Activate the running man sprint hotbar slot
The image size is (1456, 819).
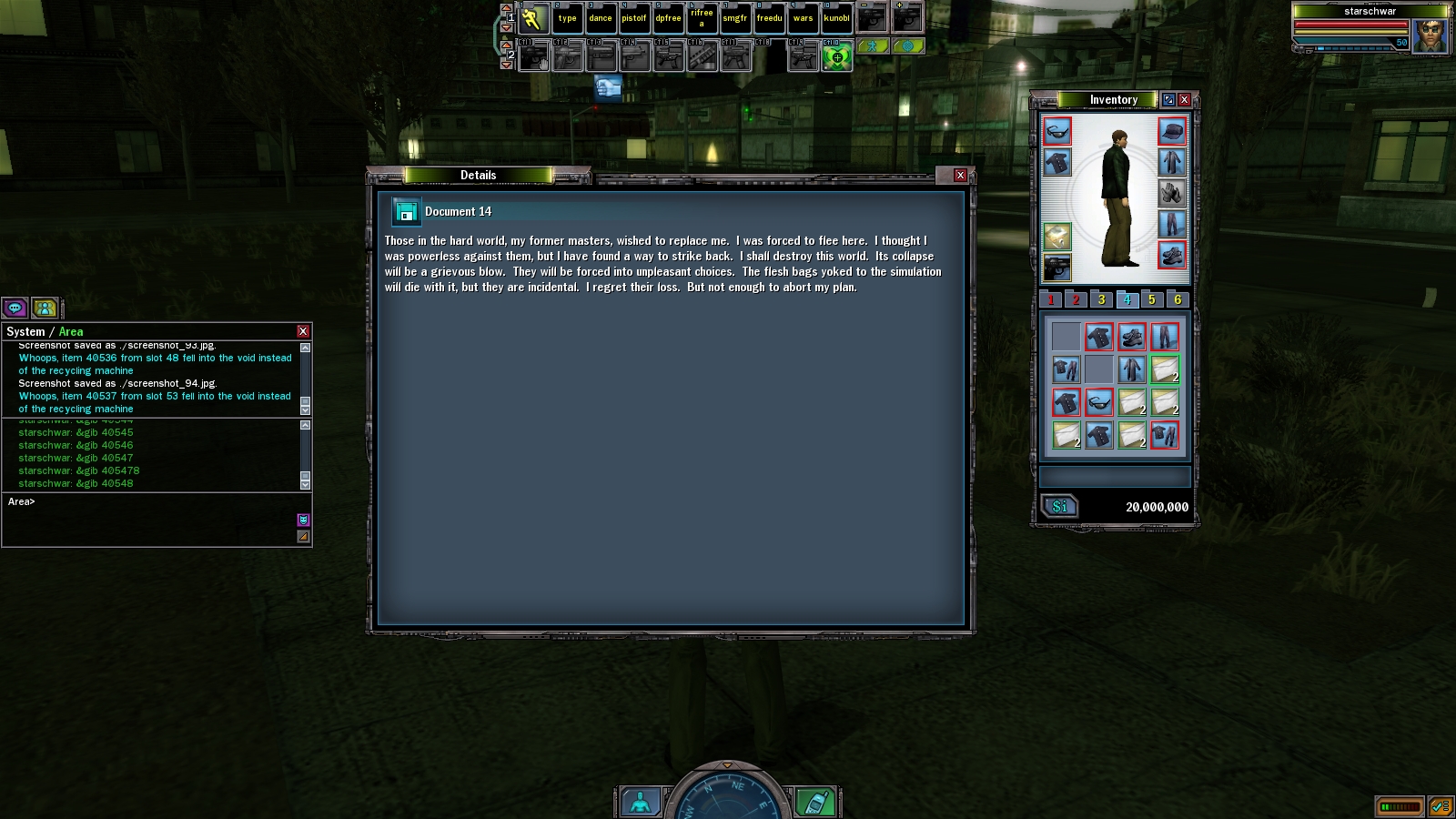tap(532, 18)
